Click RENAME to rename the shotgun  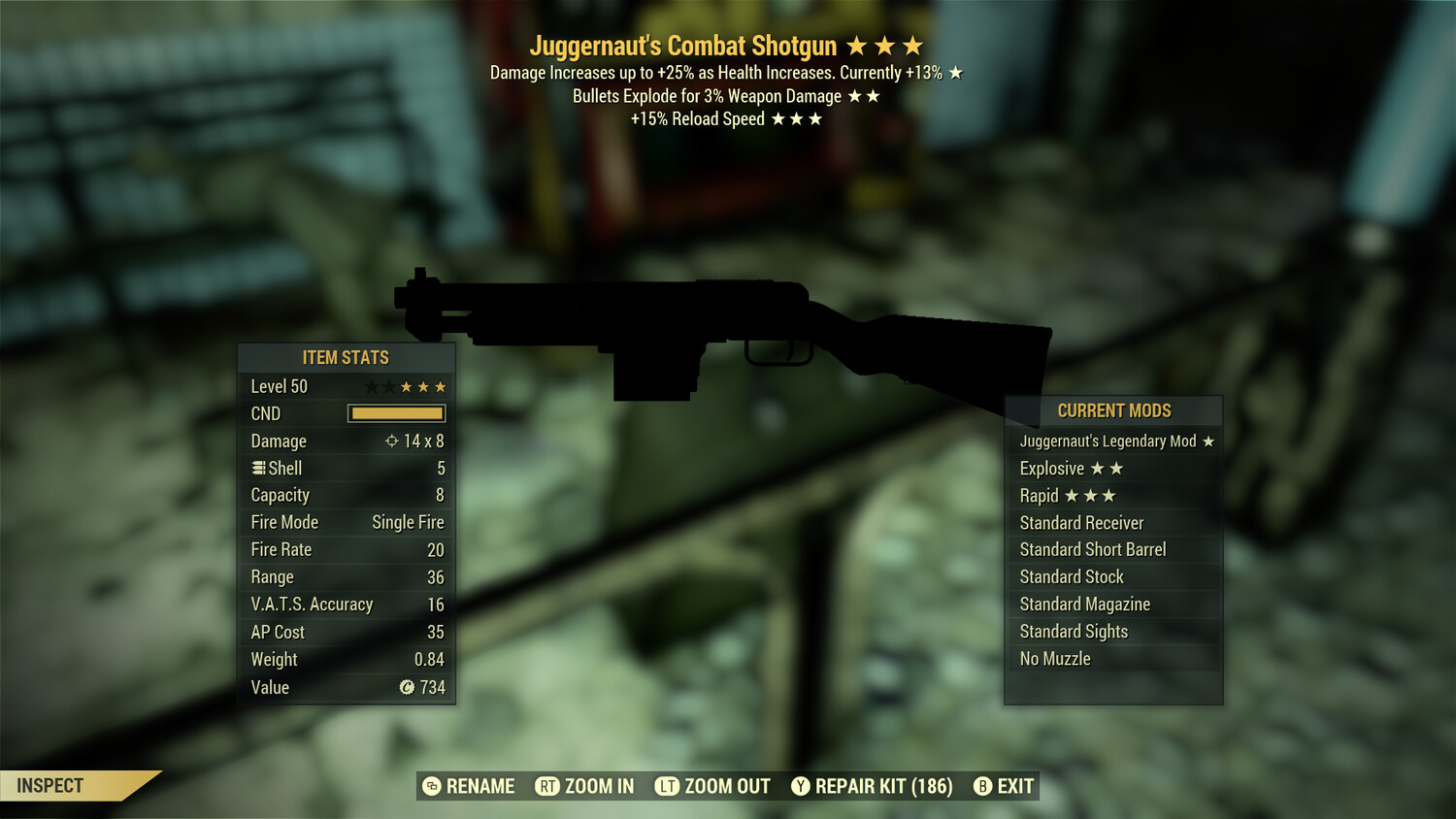pos(480,786)
